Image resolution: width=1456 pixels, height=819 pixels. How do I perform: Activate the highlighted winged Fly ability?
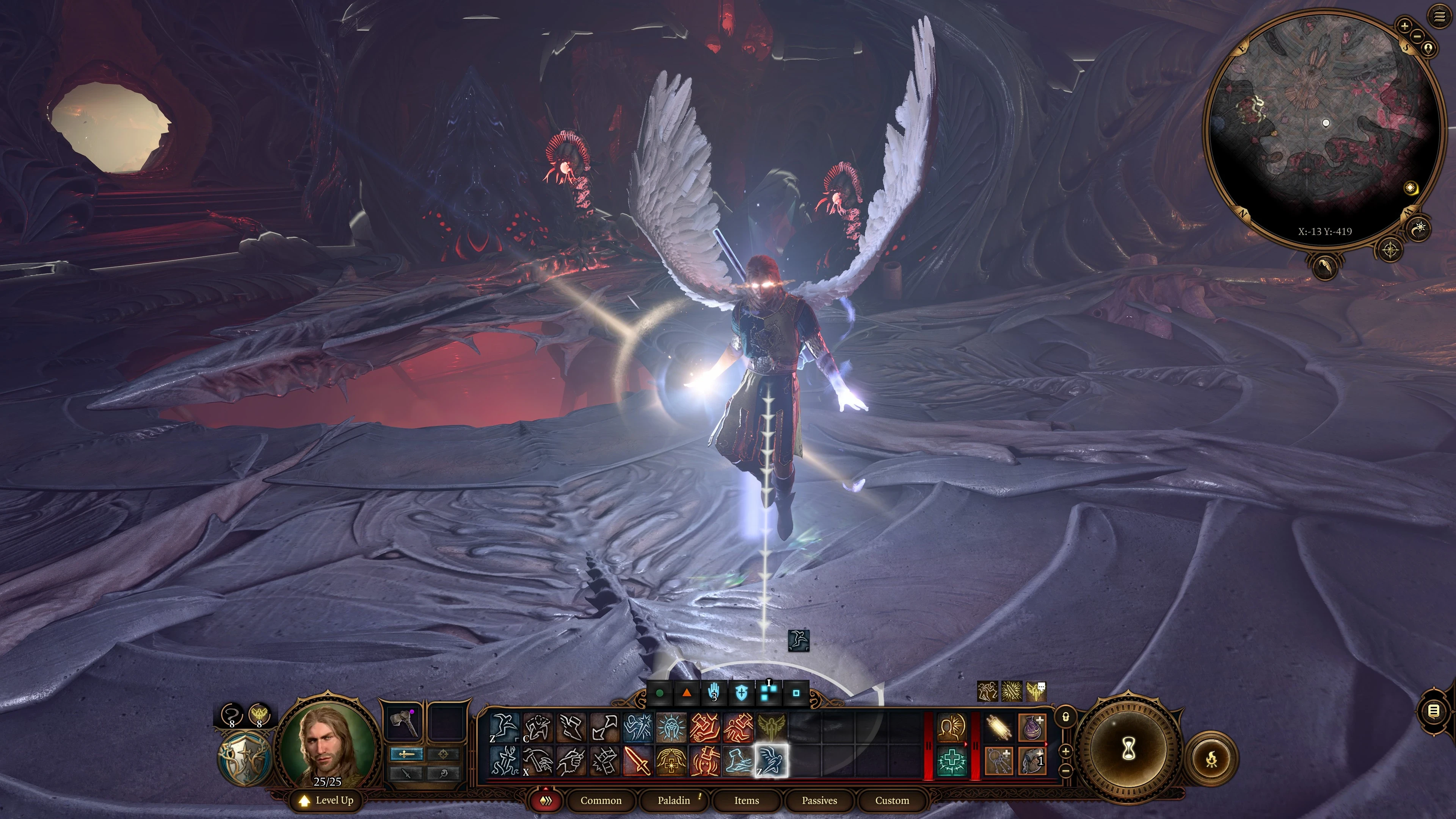[x=772, y=761]
